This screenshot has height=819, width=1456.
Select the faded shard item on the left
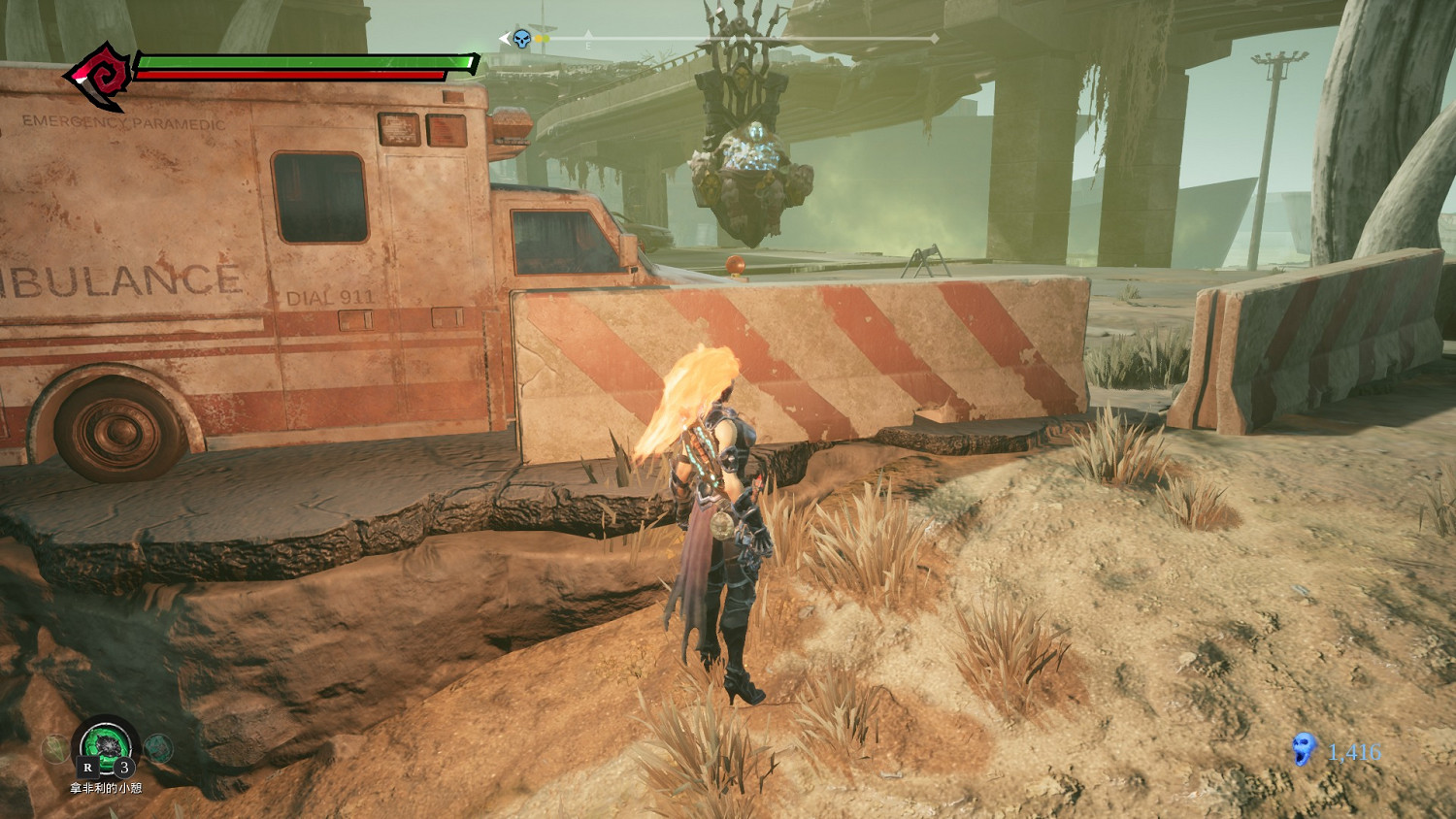pyautogui.click(x=54, y=747)
